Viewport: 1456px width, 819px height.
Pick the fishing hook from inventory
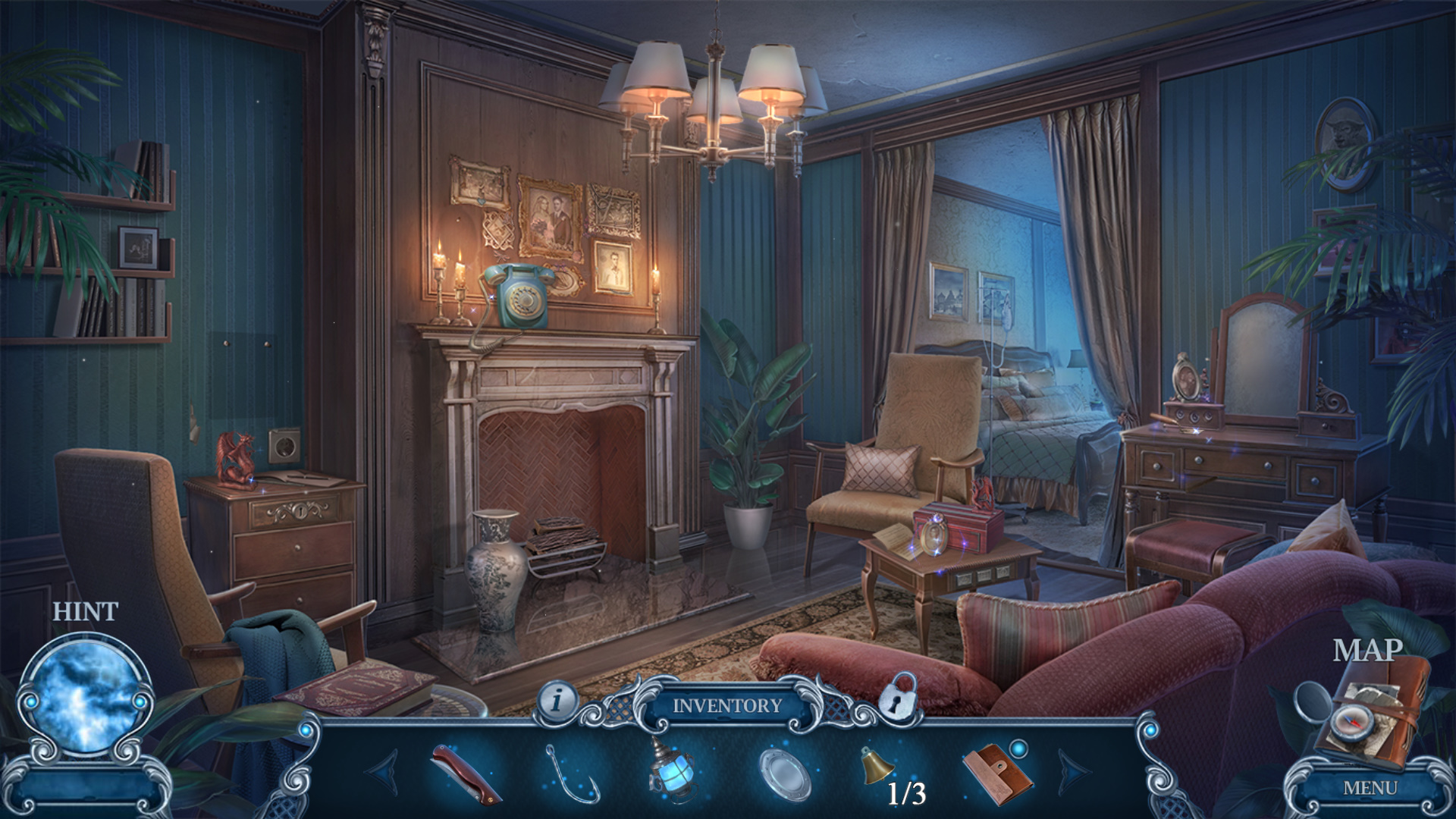572,775
